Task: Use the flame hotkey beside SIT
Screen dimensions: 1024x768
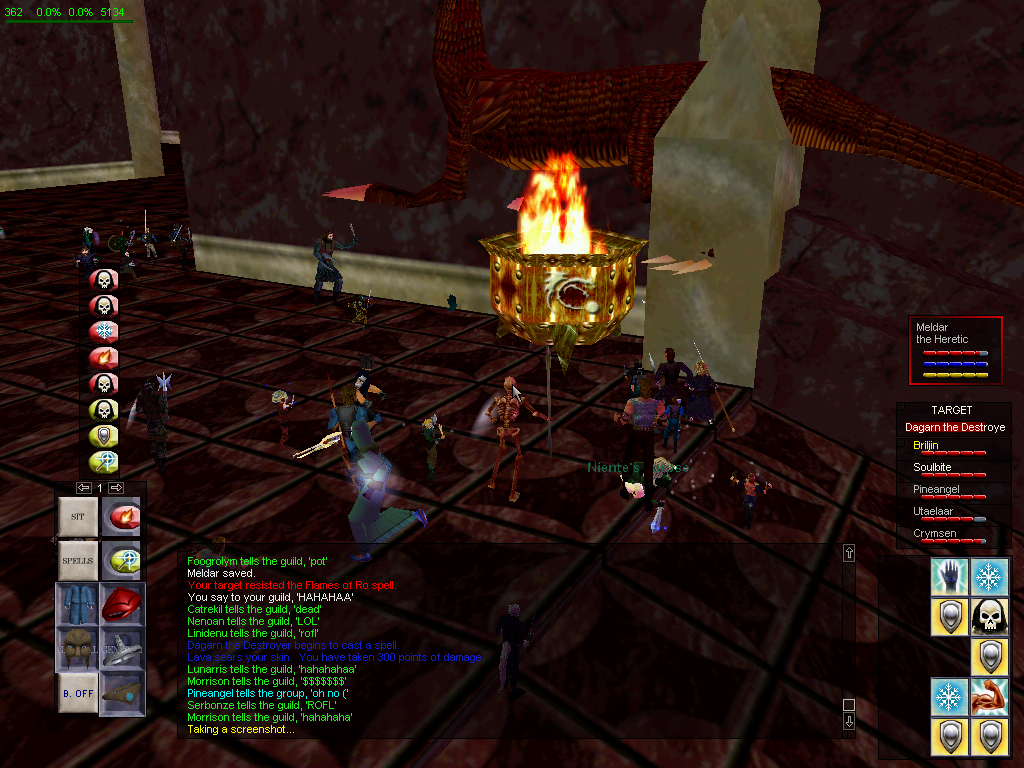Action: (x=121, y=516)
